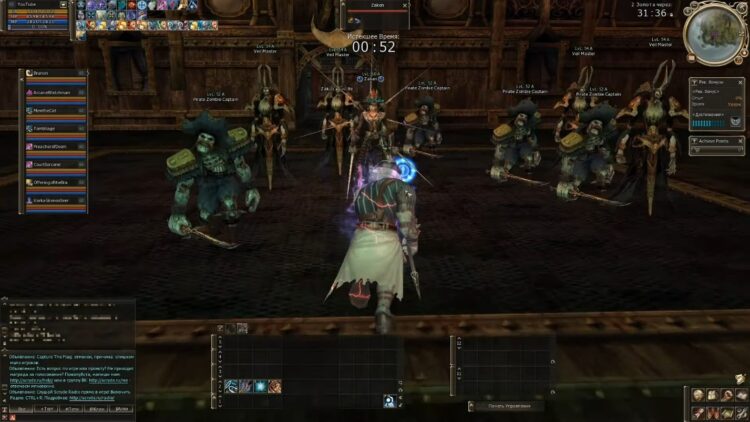Activate the white slash skill on hotbar
Viewport: 750px width, 422px height.
click(x=231, y=386)
